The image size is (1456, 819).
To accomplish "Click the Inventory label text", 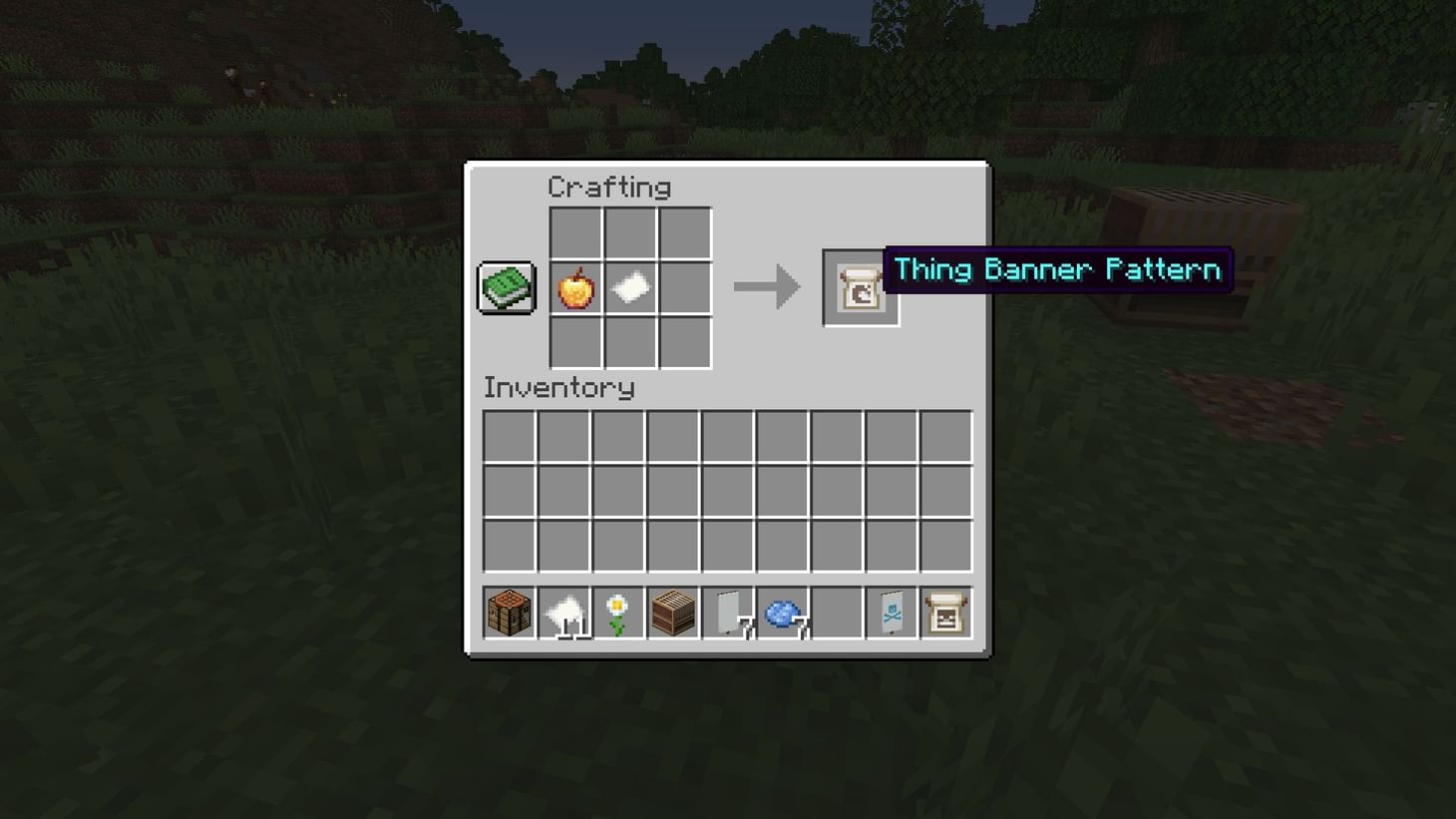I will (x=558, y=388).
